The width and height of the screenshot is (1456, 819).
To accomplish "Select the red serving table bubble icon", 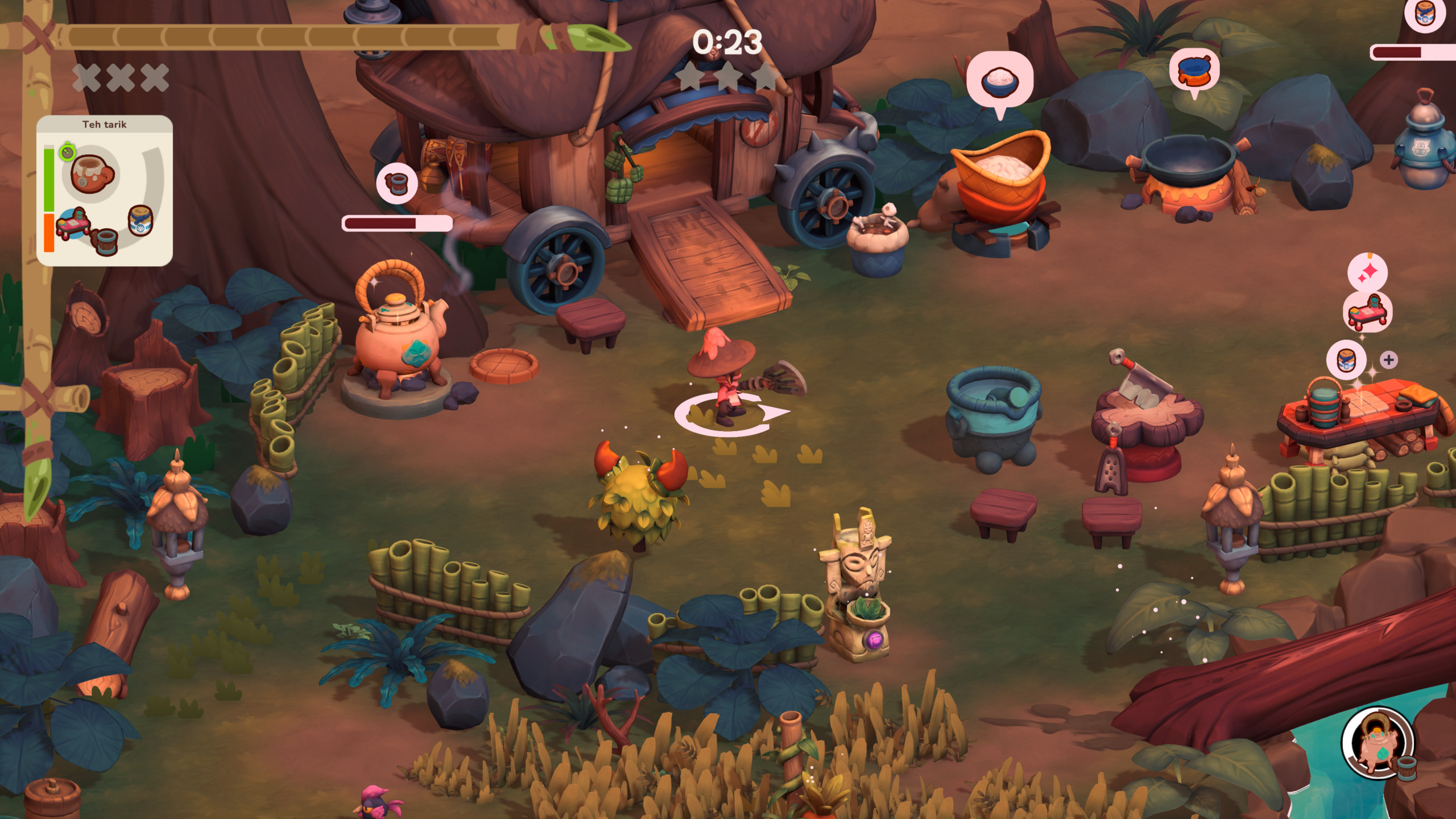I will [1367, 311].
